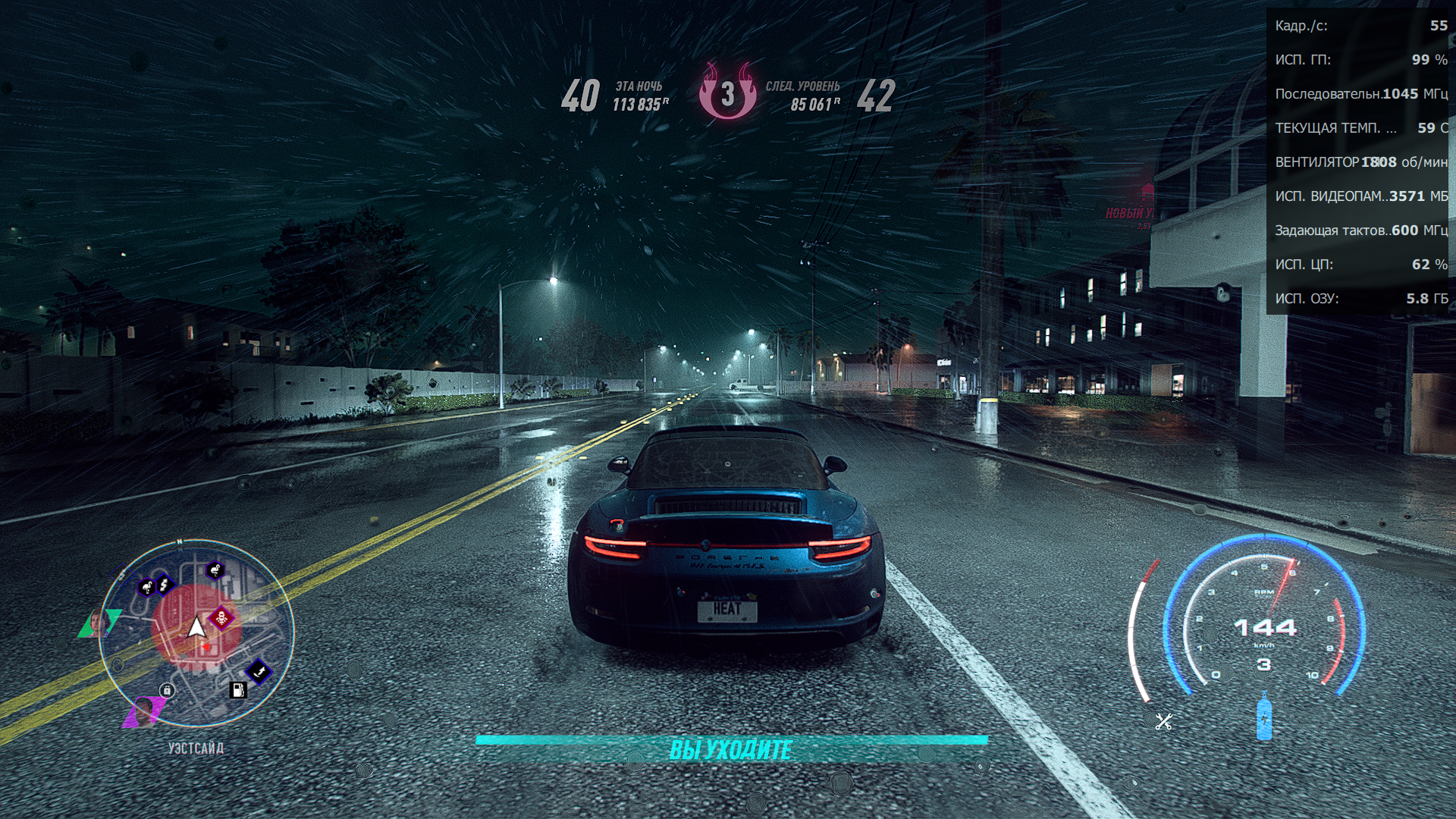Screen dimensions: 1456x819
Task: Click the green-framed character portrait
Action: (99, 623)
